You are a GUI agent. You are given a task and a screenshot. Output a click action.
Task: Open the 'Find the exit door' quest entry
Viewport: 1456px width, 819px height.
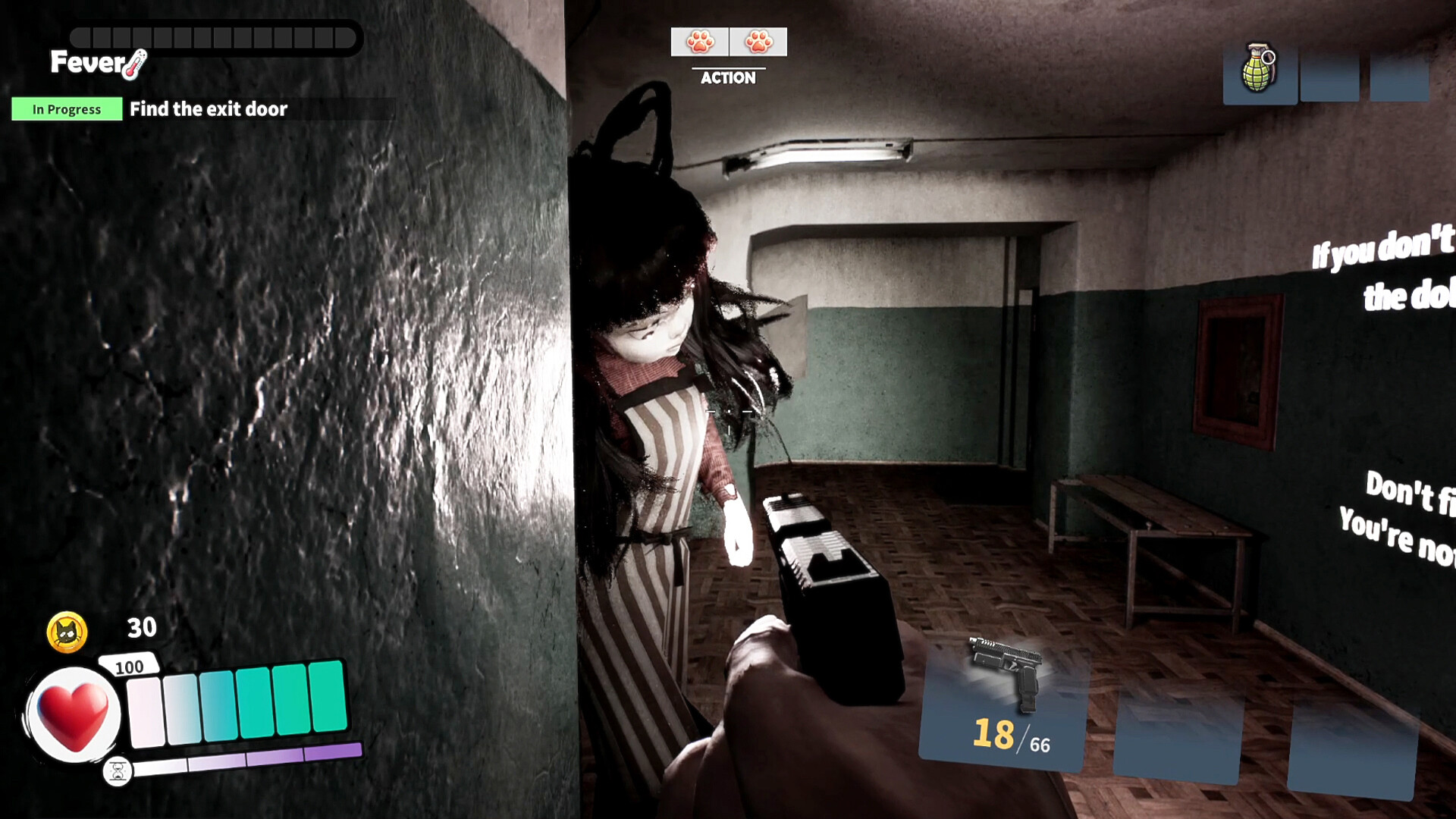point(209,109)
